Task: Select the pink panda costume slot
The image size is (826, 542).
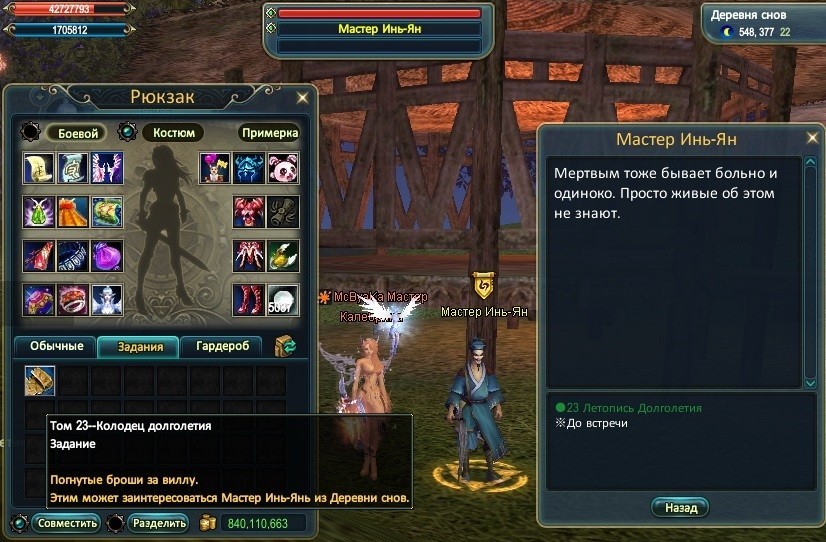Action: [x=282, y=167]
